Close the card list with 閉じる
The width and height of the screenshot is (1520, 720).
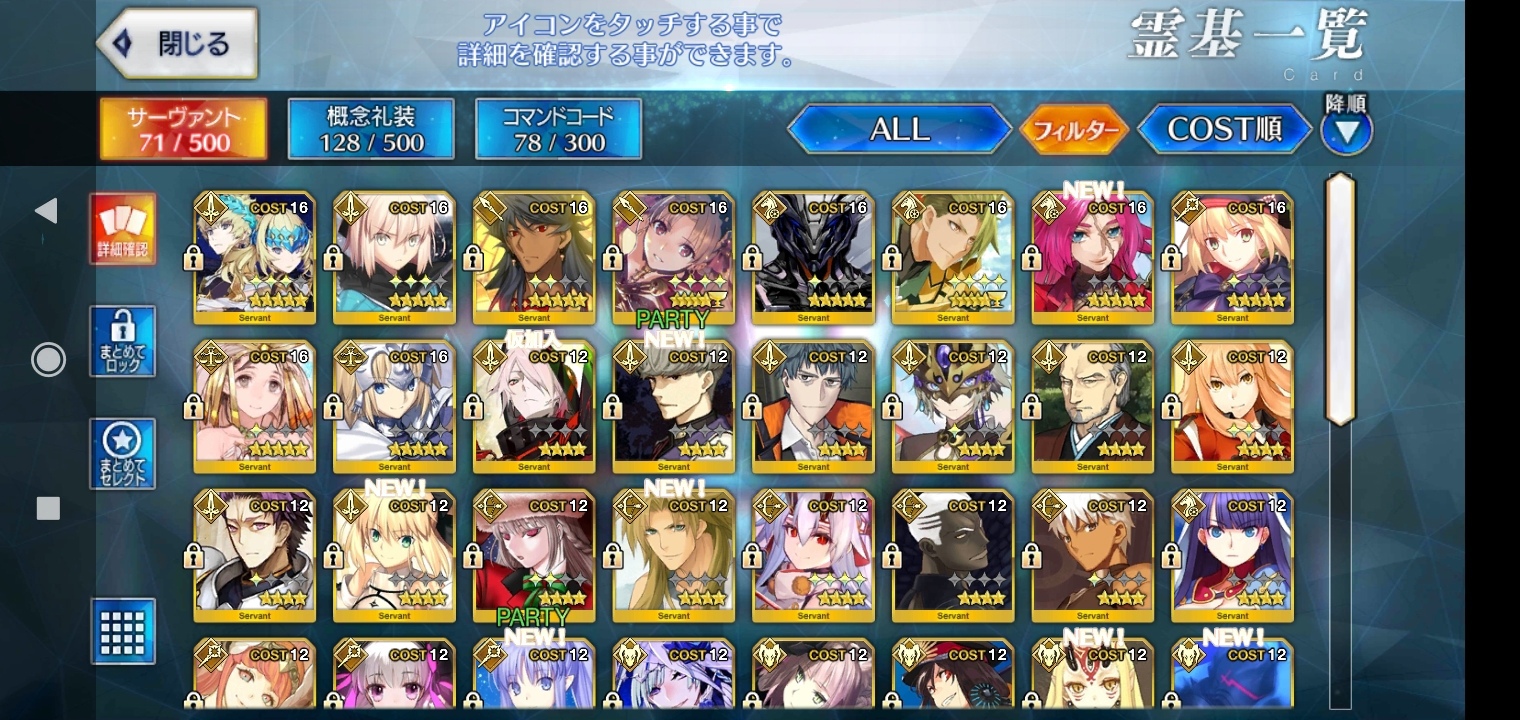(x=177, y=44)
